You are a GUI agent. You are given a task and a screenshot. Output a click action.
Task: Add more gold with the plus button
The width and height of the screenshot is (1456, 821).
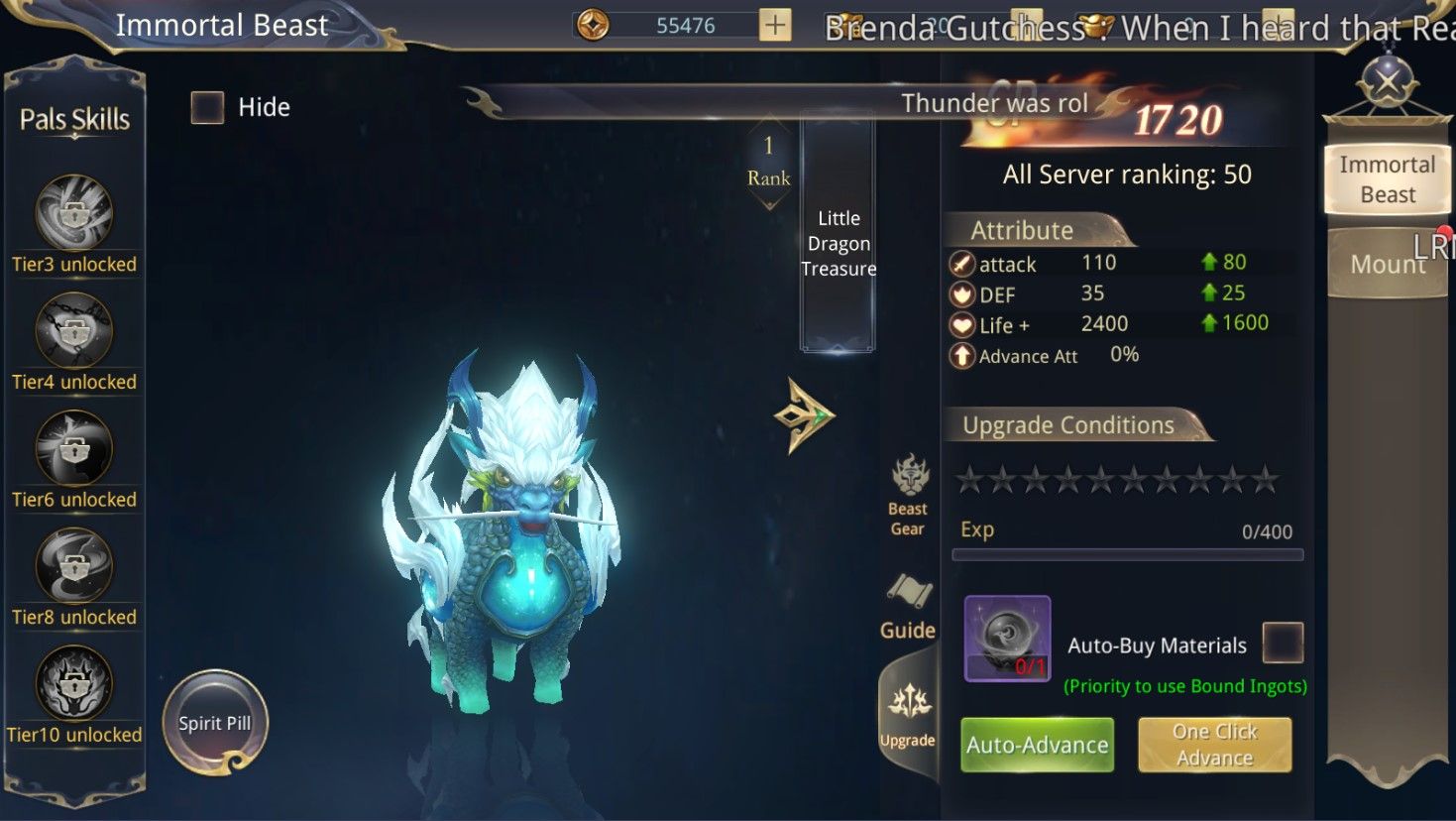coord(775,26)
